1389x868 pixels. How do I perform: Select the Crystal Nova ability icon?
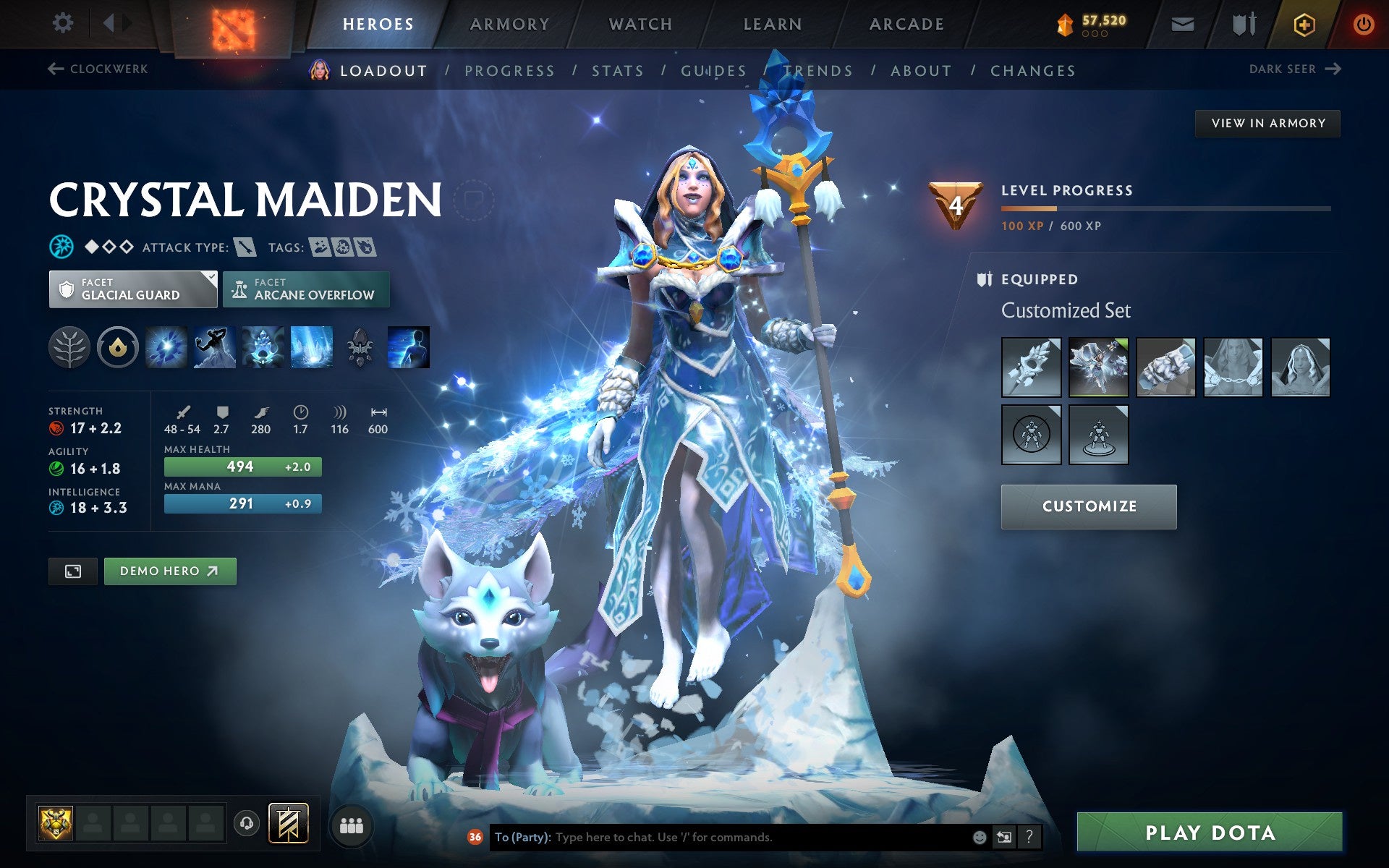(x=165, y=346)
